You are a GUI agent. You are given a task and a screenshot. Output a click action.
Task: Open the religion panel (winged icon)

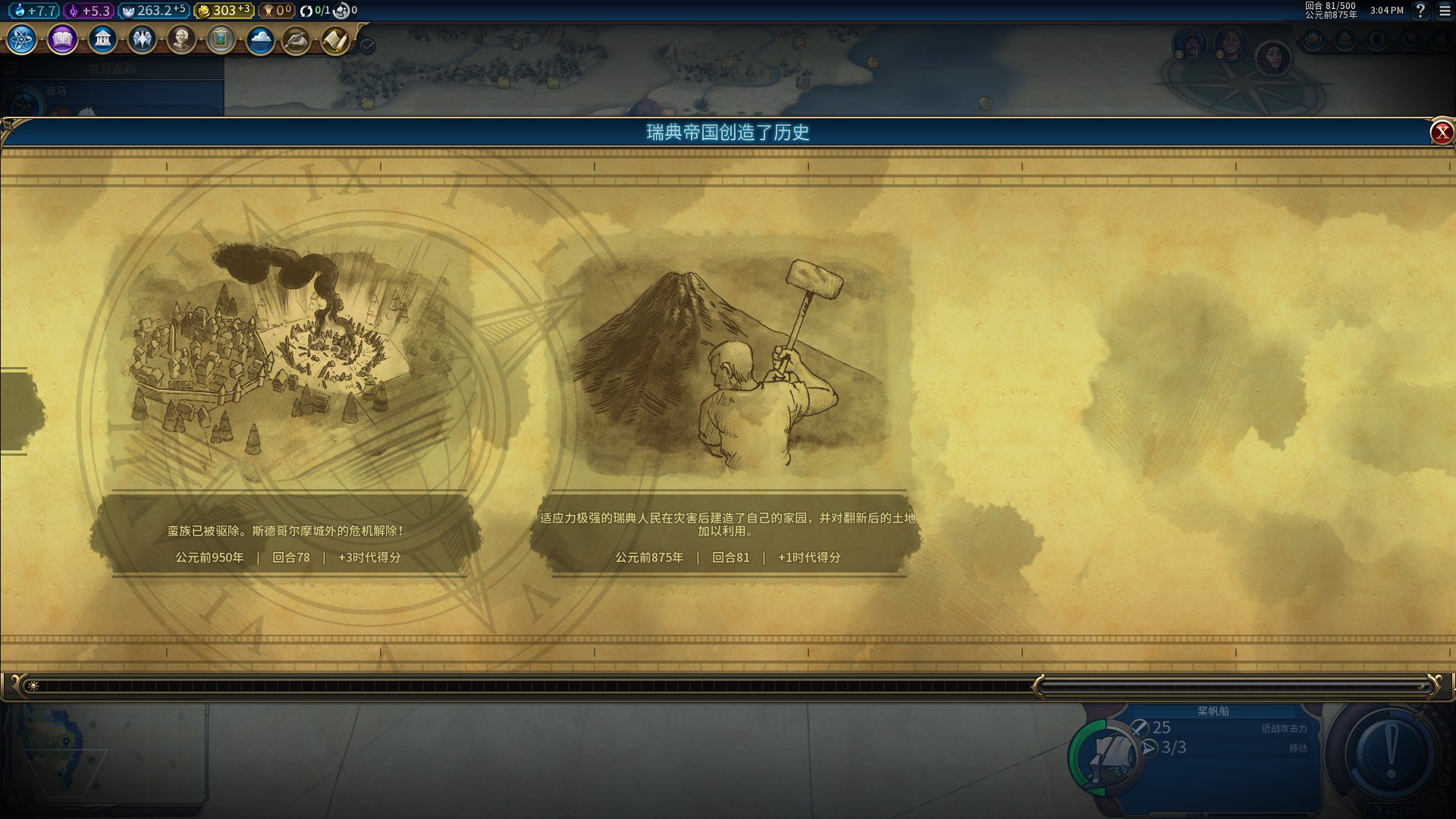[142, 39]
